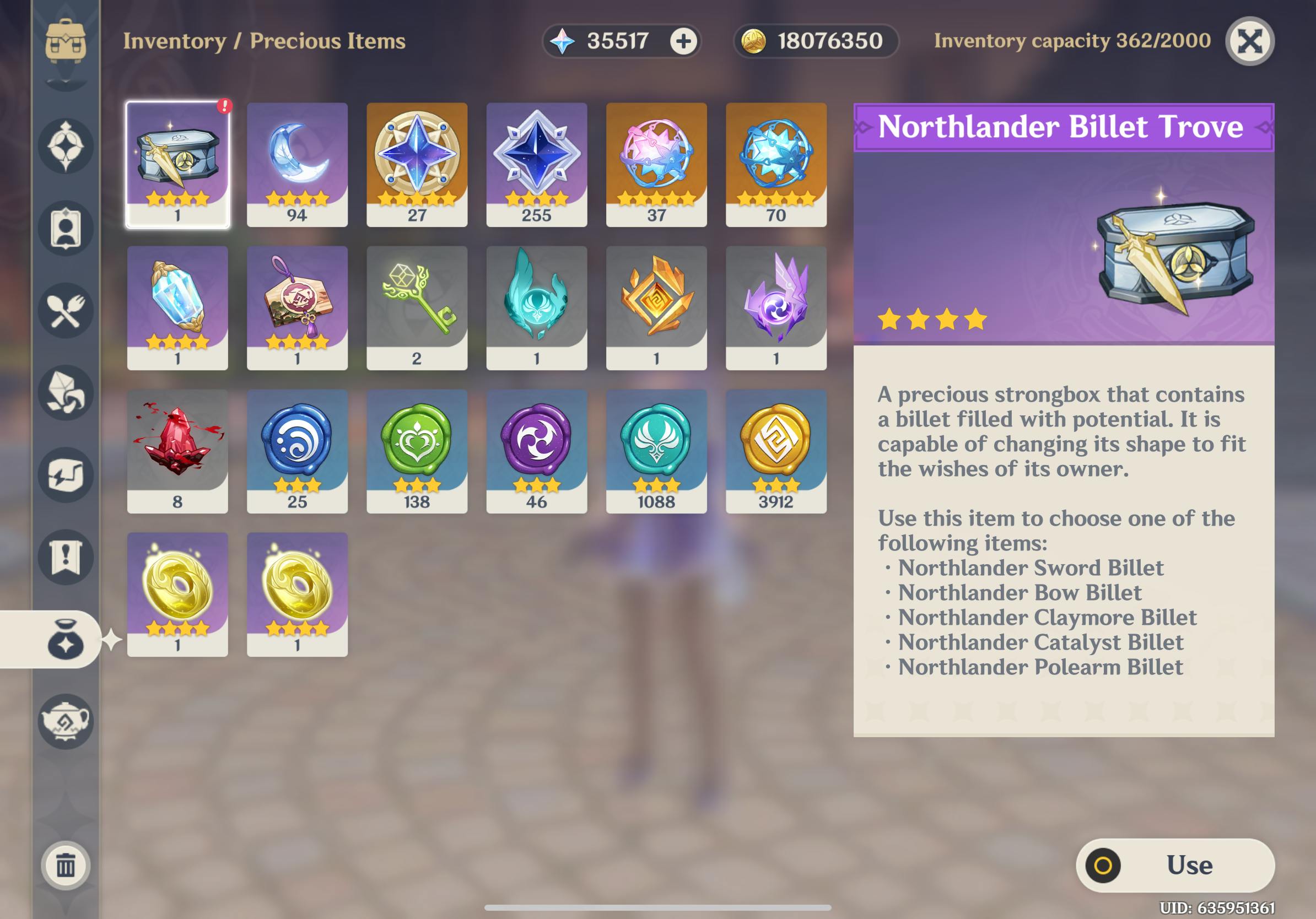Select the blue Hydro Sigil with 25
Viewport: 1316px width, 919px height.
297,451
